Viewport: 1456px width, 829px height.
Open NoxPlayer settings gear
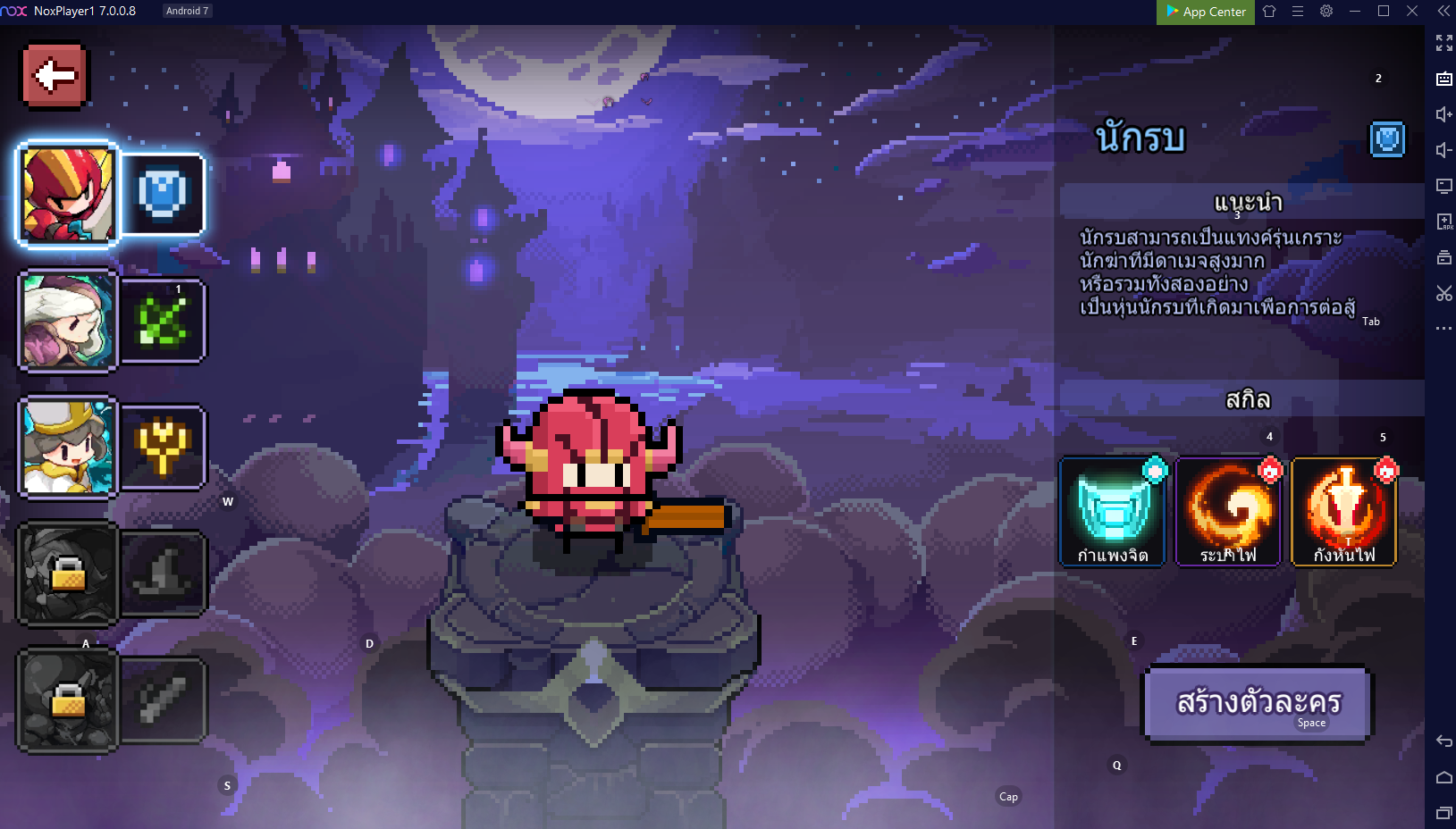click(1326, 12)
